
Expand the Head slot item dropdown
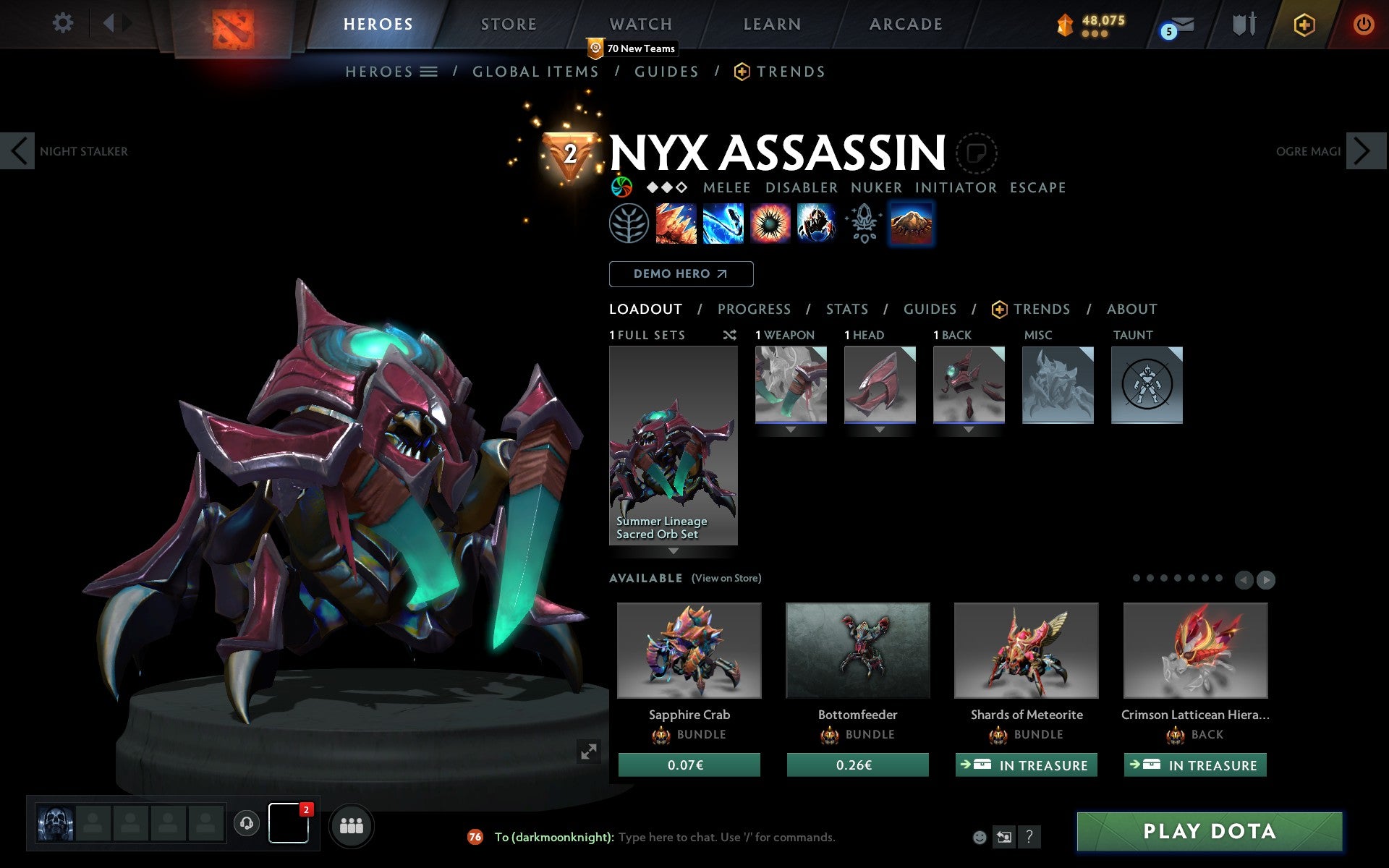[879, 428]
